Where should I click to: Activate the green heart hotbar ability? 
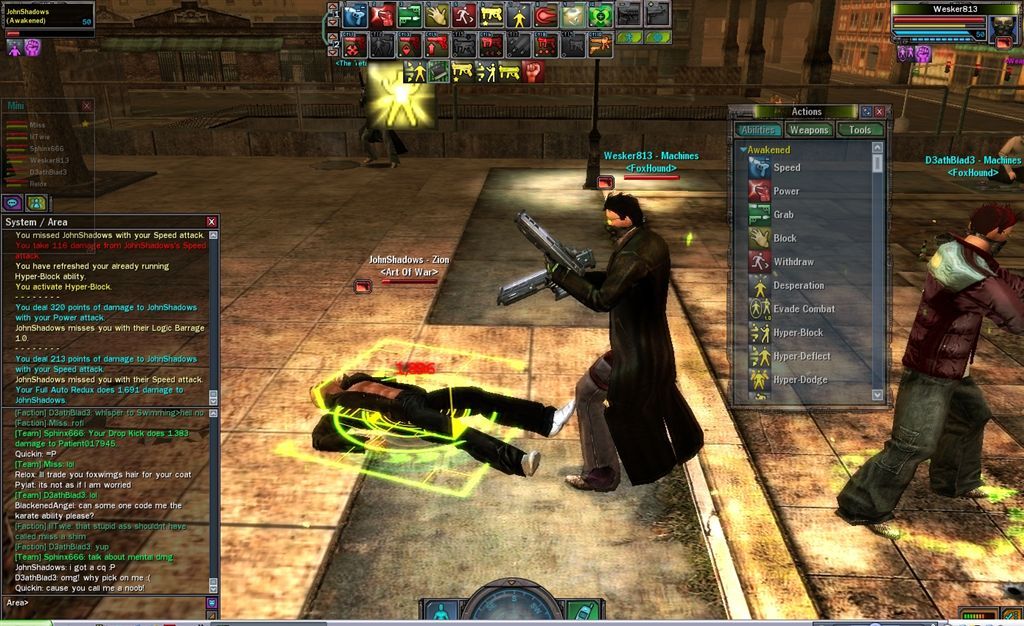click(600, 16)
